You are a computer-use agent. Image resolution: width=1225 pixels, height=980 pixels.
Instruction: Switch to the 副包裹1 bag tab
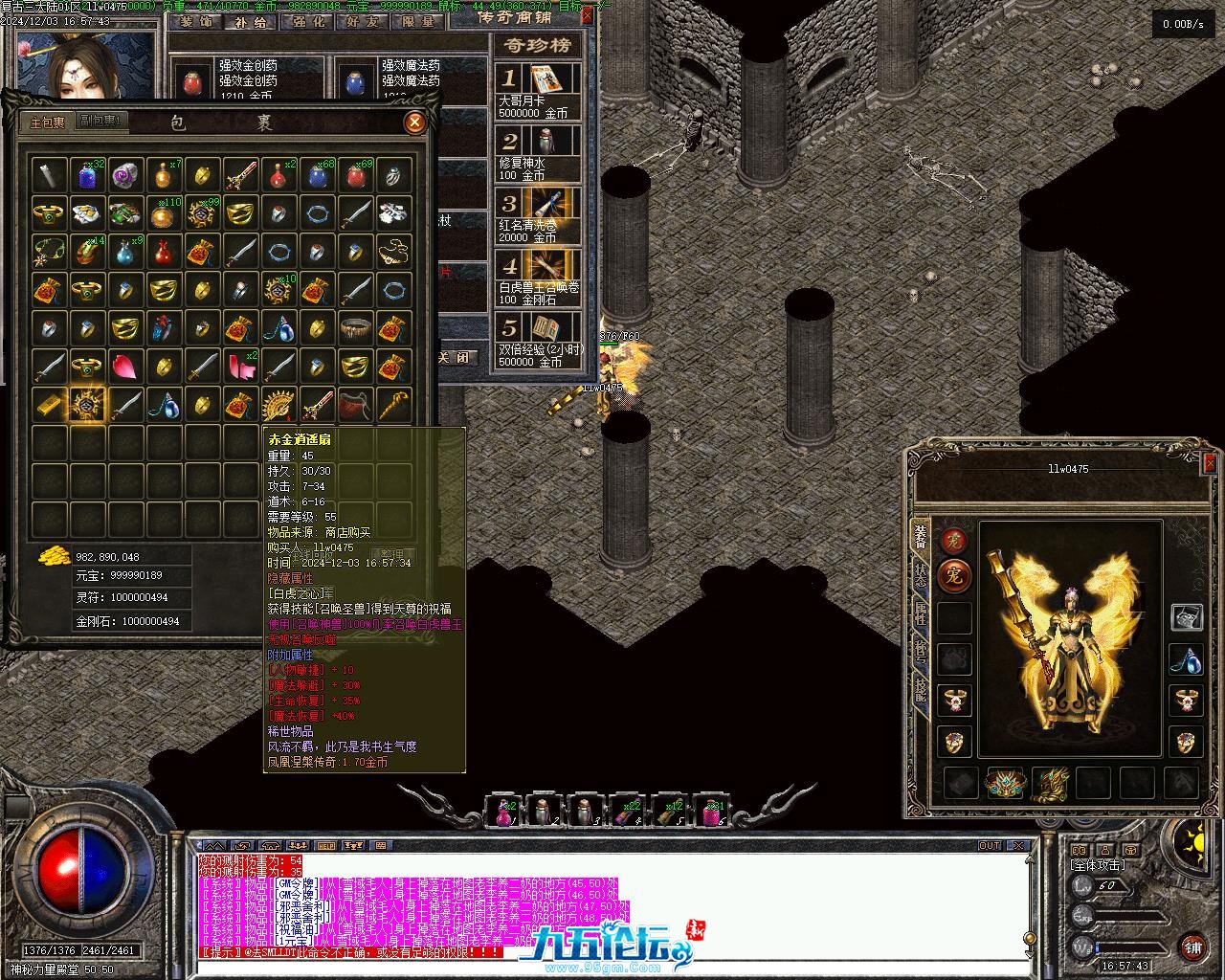coord(100,122)
